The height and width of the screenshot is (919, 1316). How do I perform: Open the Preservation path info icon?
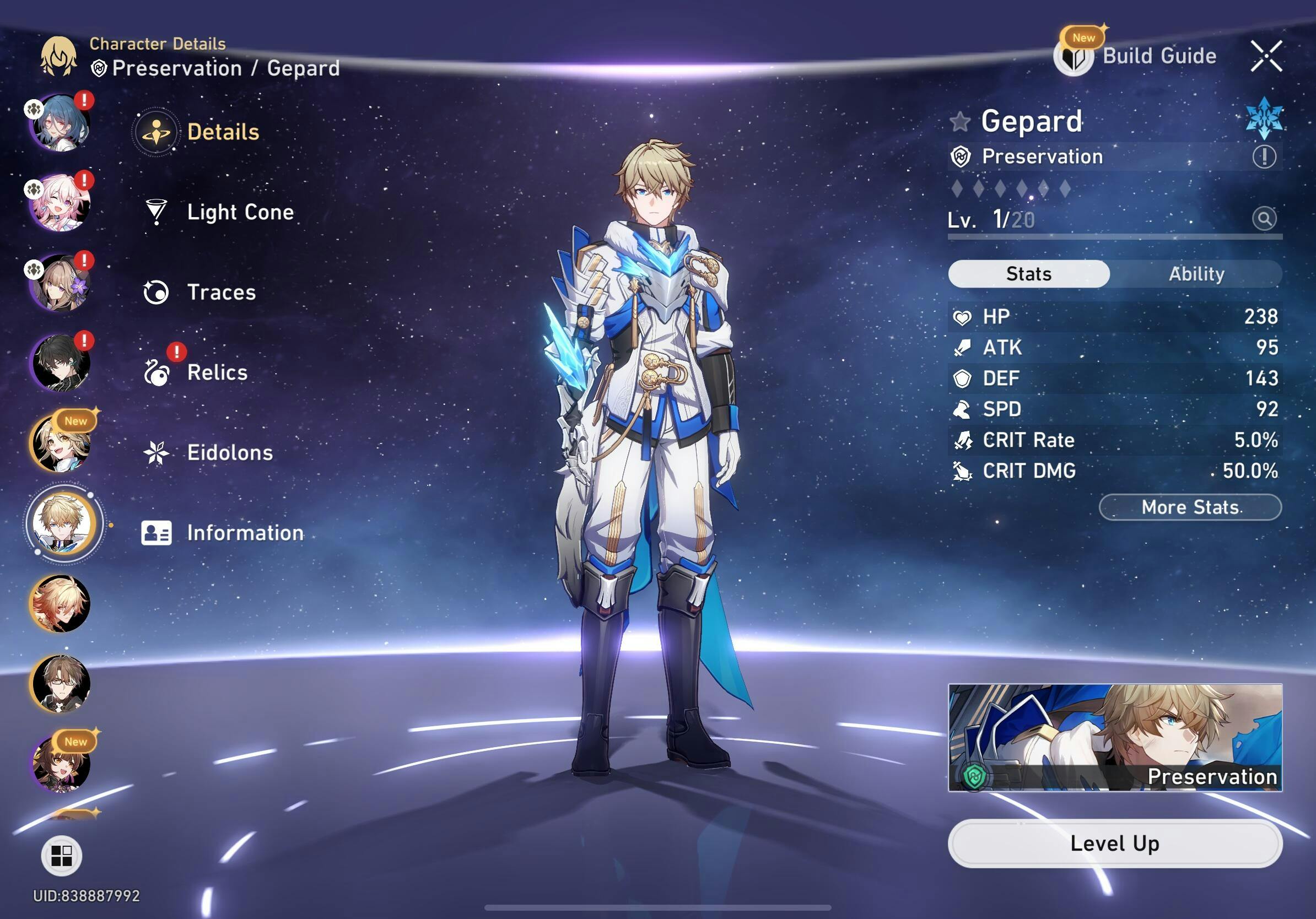point(1264,156)
